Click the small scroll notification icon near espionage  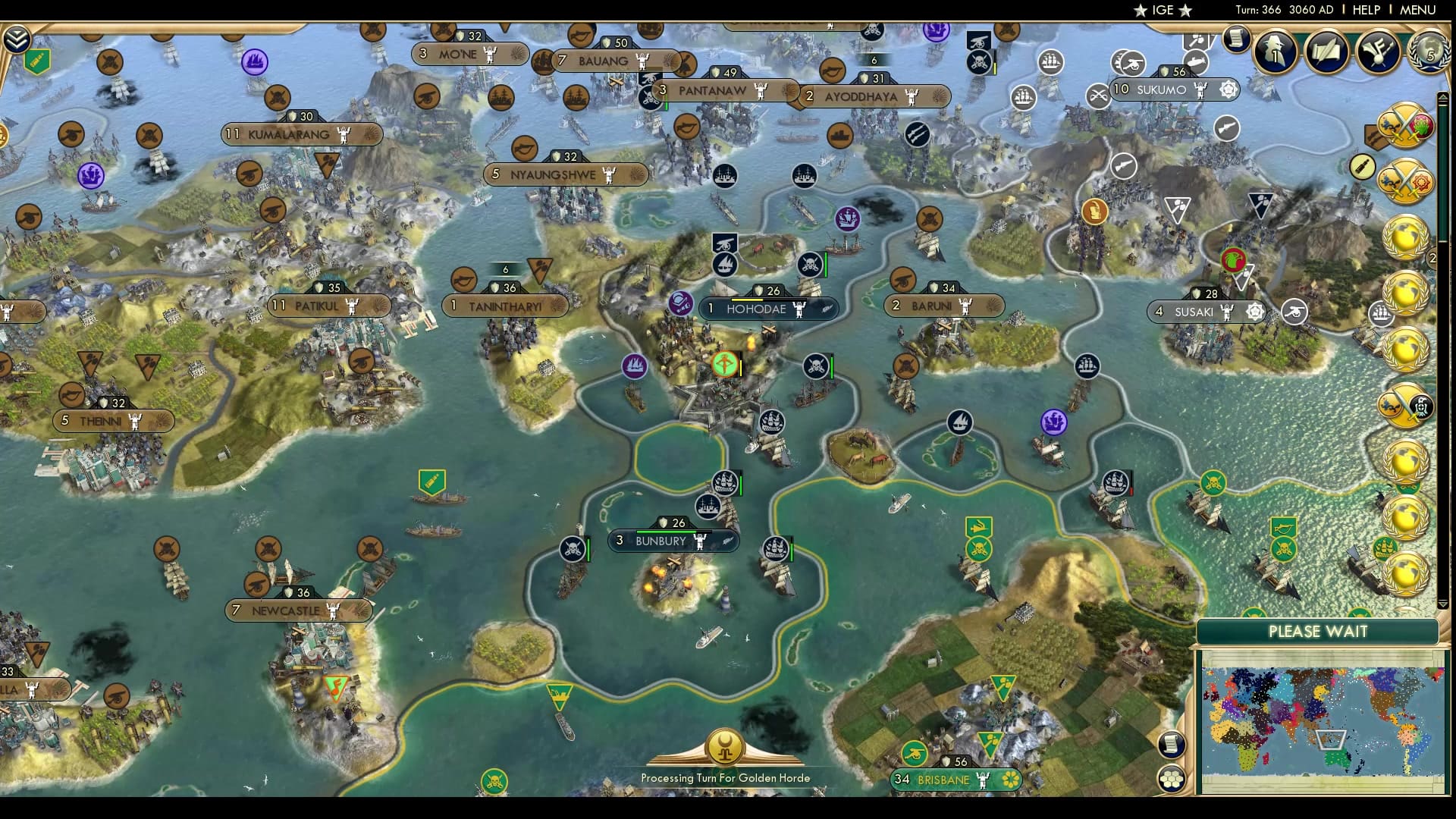(x=1236, y=38)
